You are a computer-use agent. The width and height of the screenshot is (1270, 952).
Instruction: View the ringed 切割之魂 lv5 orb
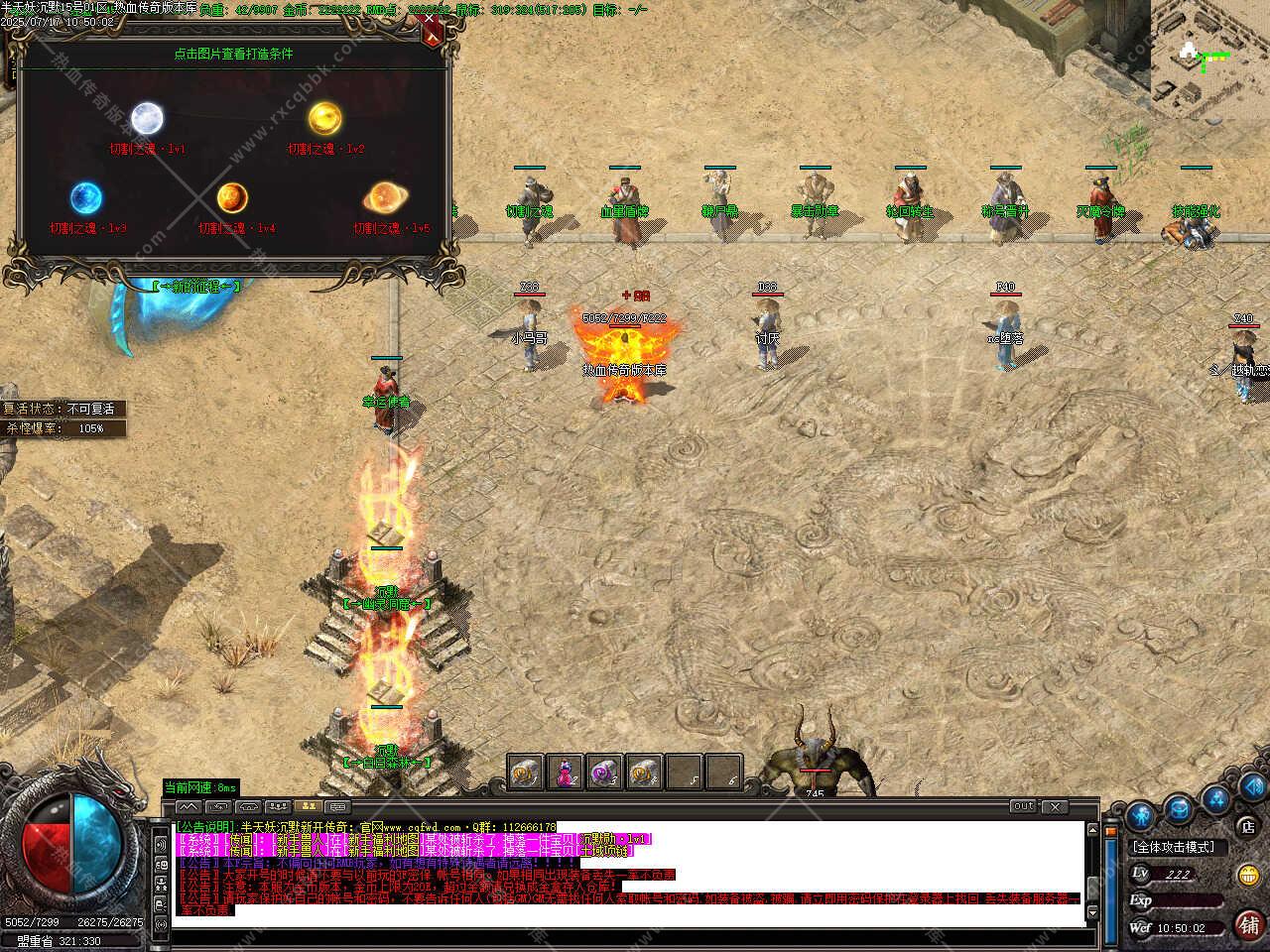click(x=383, y=197)
